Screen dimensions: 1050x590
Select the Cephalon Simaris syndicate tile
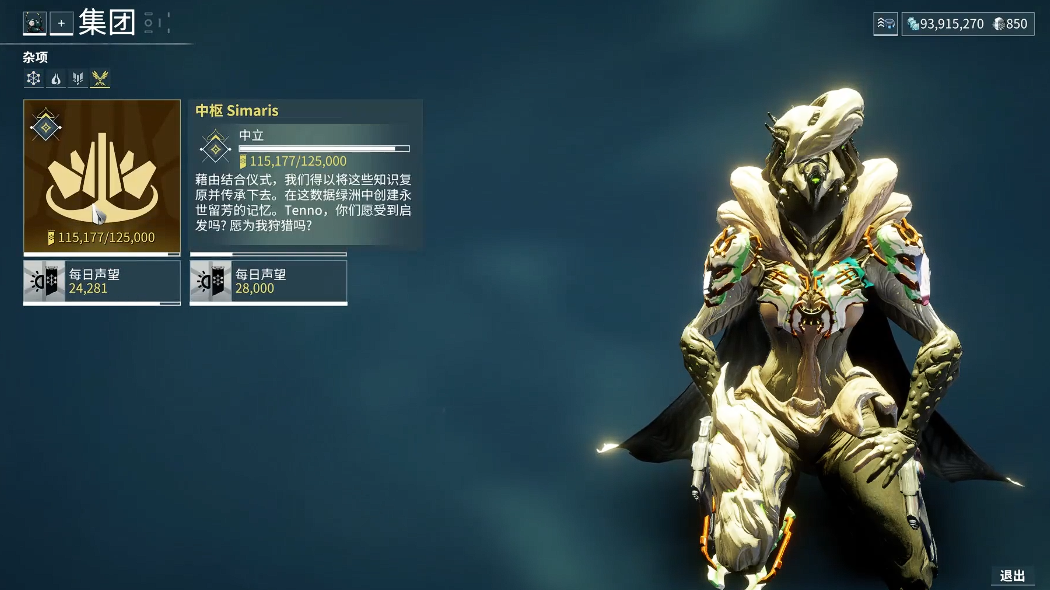tap(102, 175)
